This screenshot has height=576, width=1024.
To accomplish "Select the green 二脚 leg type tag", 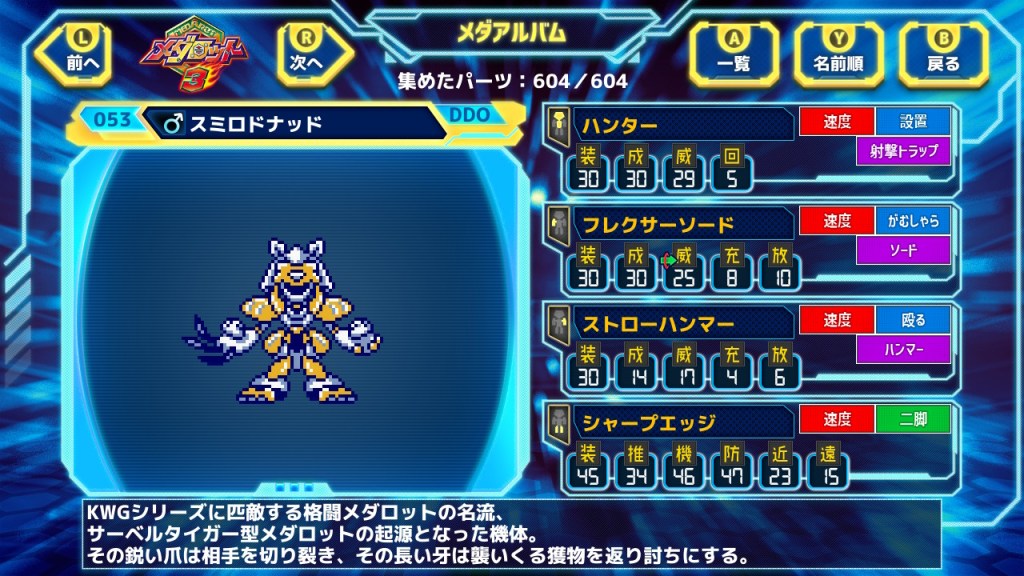I will pos(913,419).
